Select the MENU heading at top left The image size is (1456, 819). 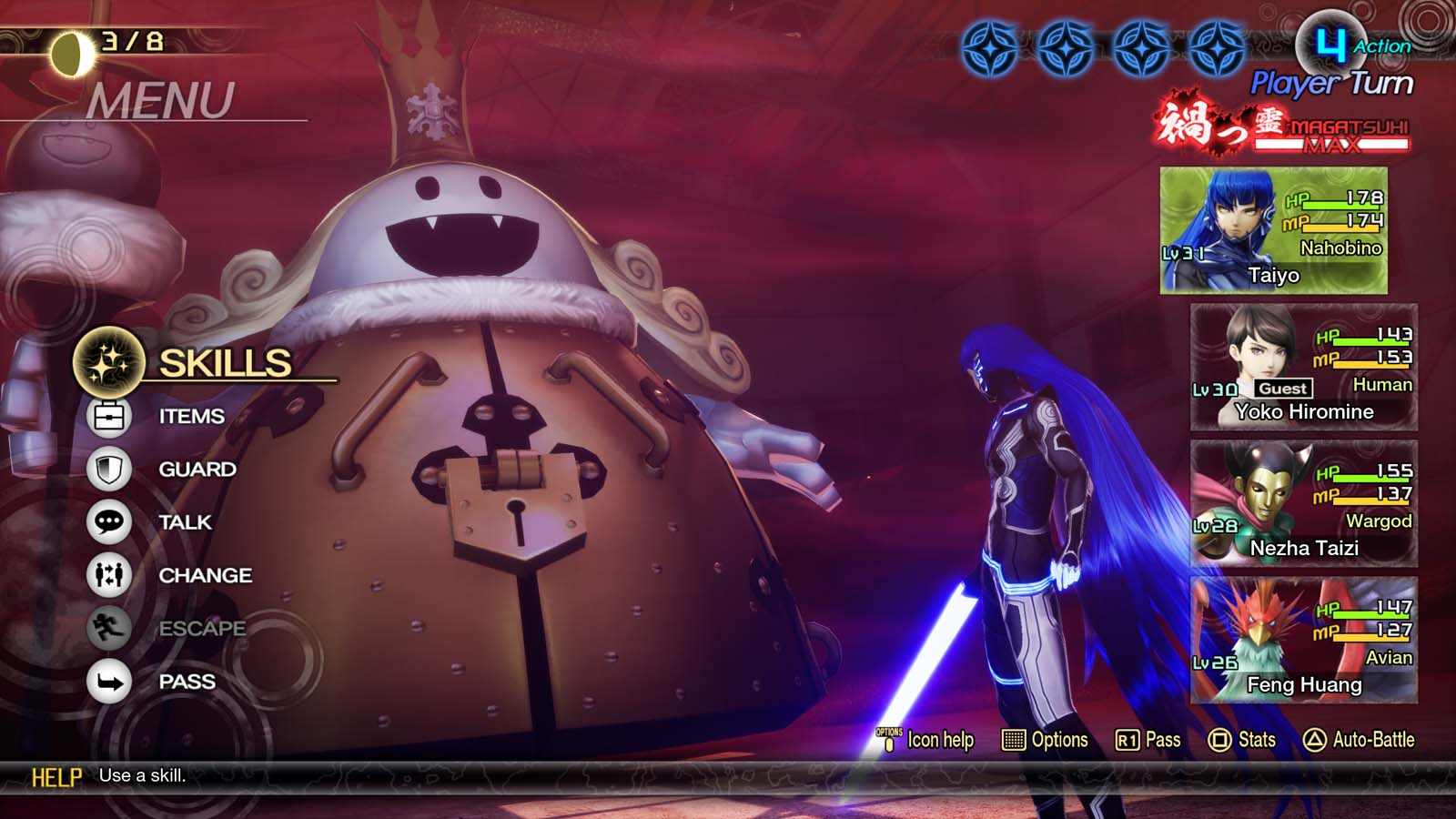tap(160, 96)
